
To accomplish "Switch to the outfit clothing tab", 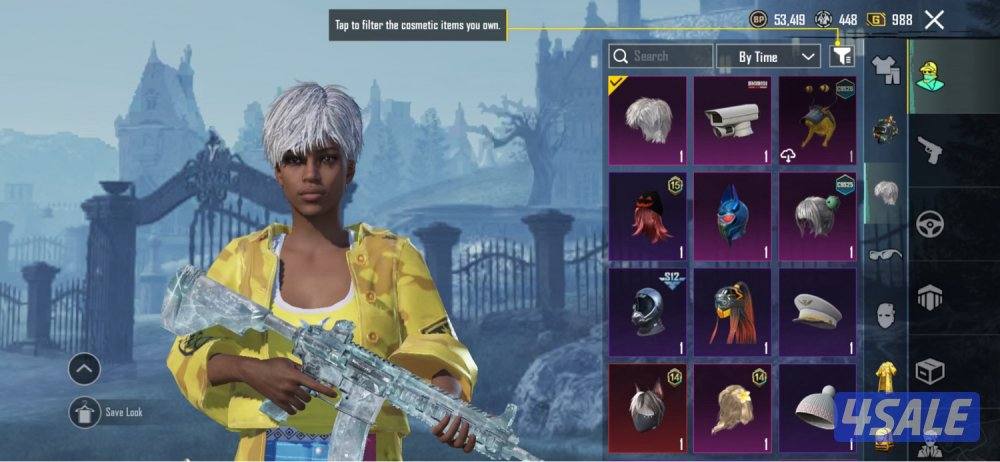I will click(x=885, y=69).
